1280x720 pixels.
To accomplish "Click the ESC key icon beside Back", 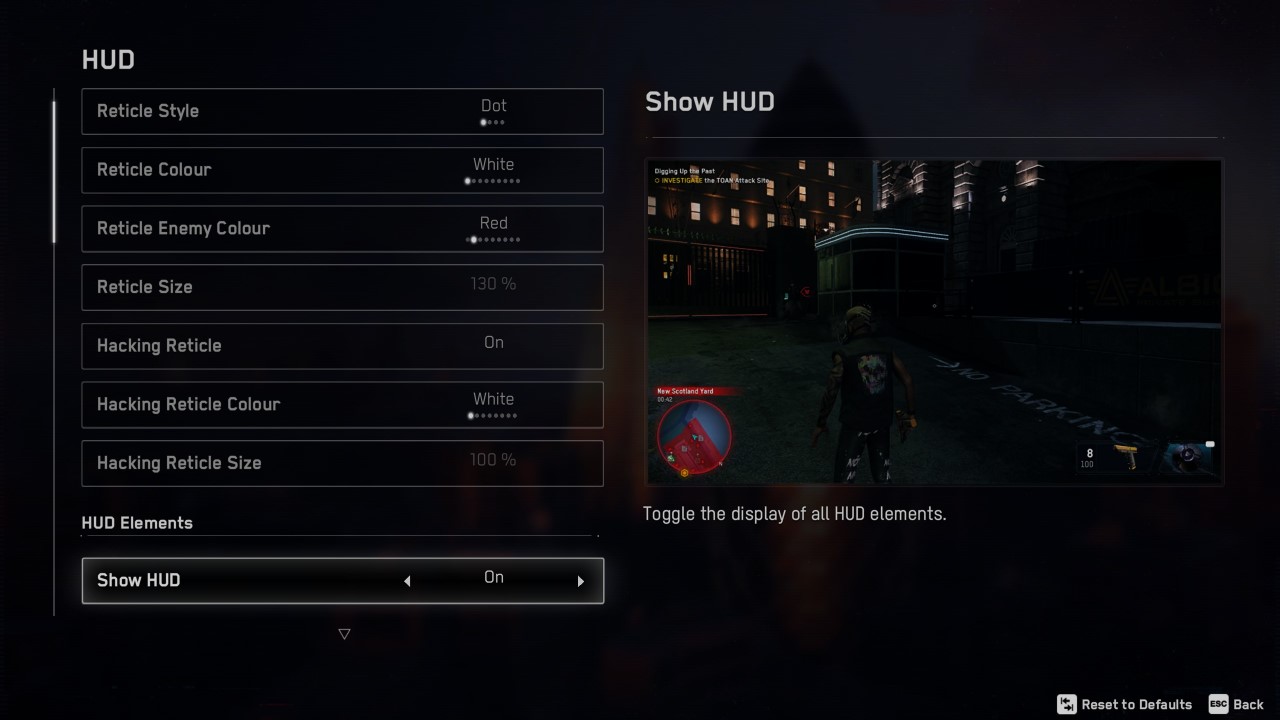I will [x=1219, y=704].
